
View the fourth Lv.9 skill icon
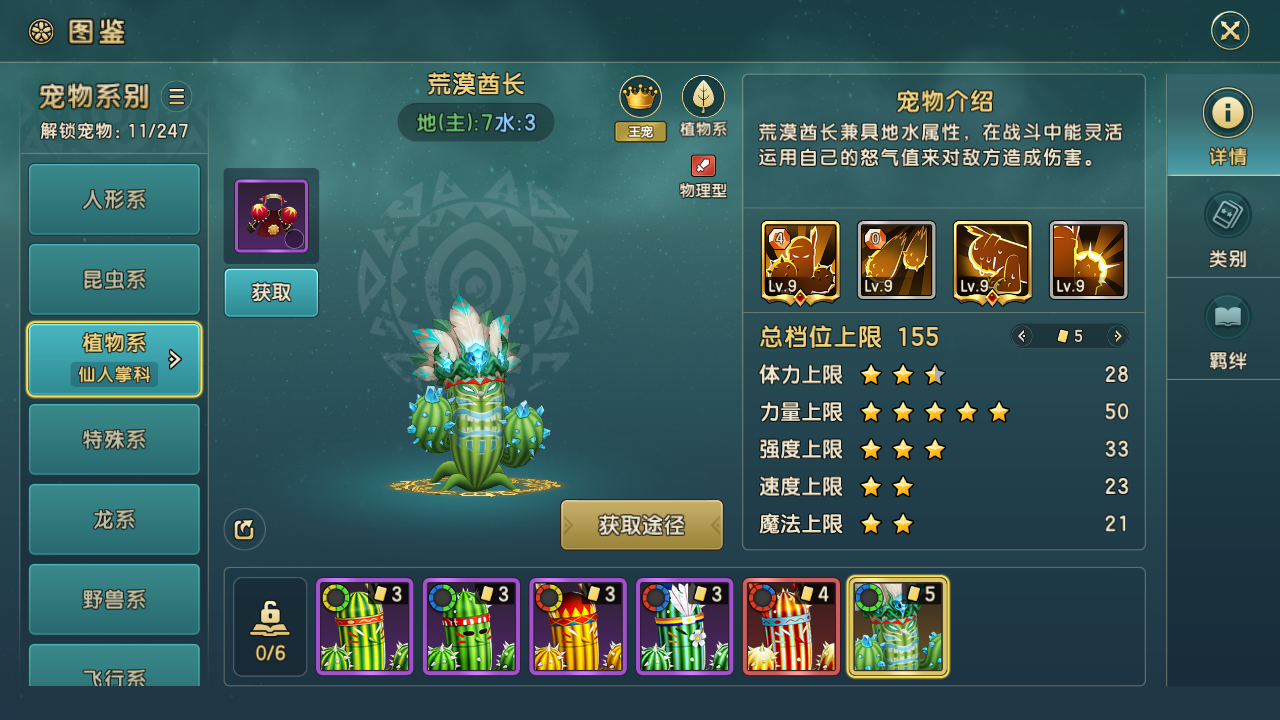pos(1088,260)
